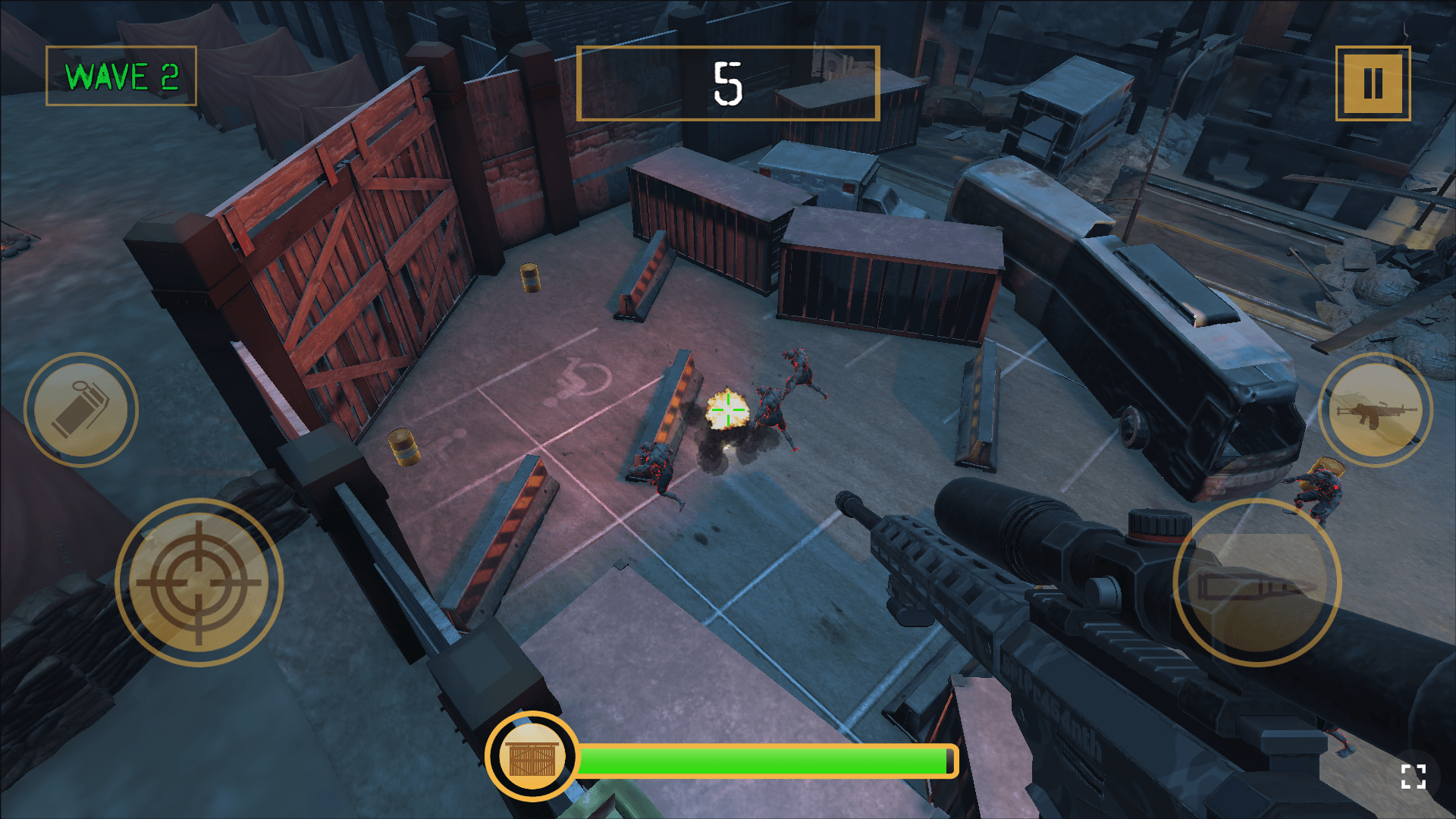Throw a grenade with the grenade button
Image resolution: width=1456 pixels, height=819 pixels.
(81, 409)
